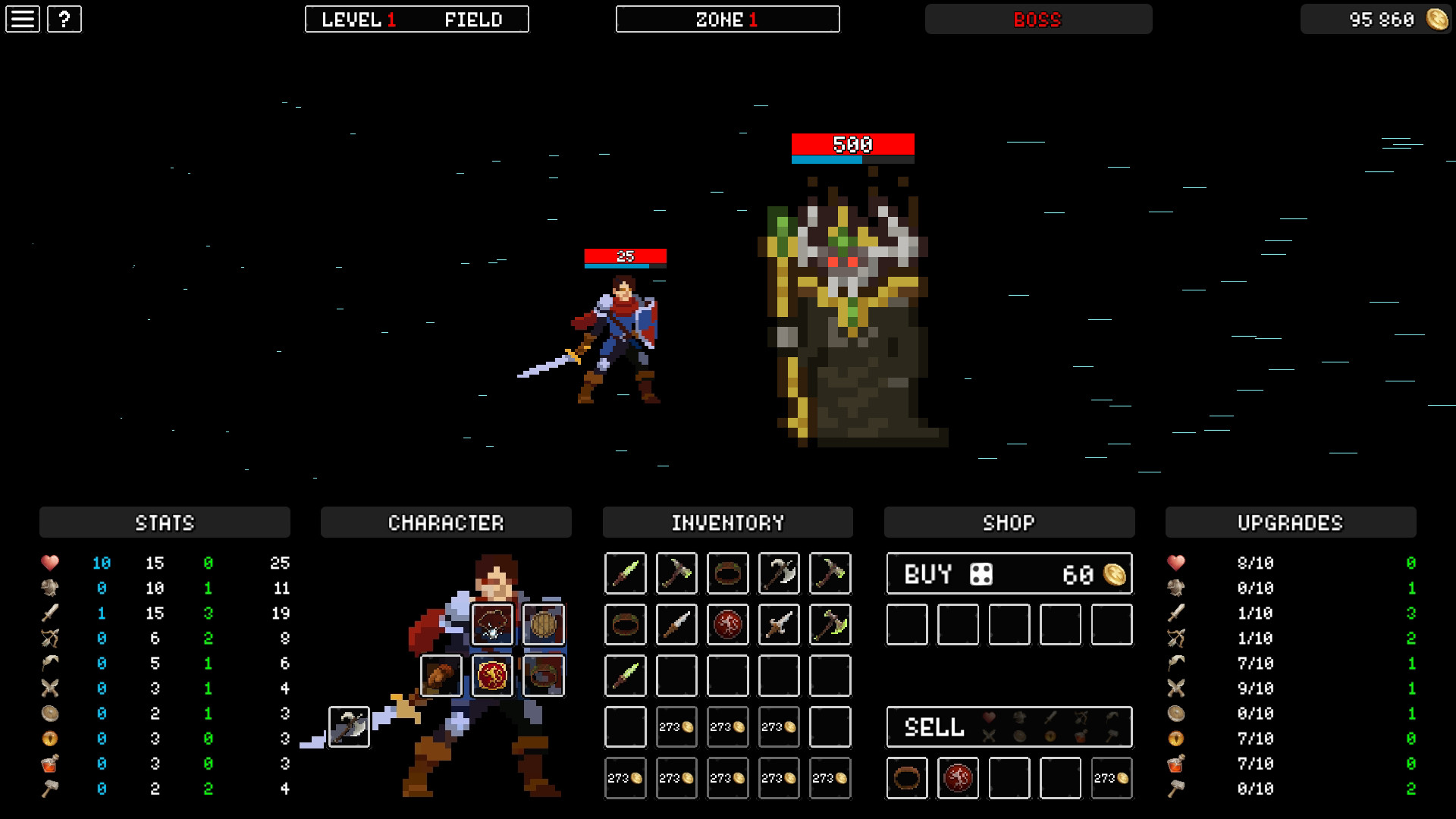Switch to the CHARACTER panel header
The image size is (1456, 819).
point(446,522)
